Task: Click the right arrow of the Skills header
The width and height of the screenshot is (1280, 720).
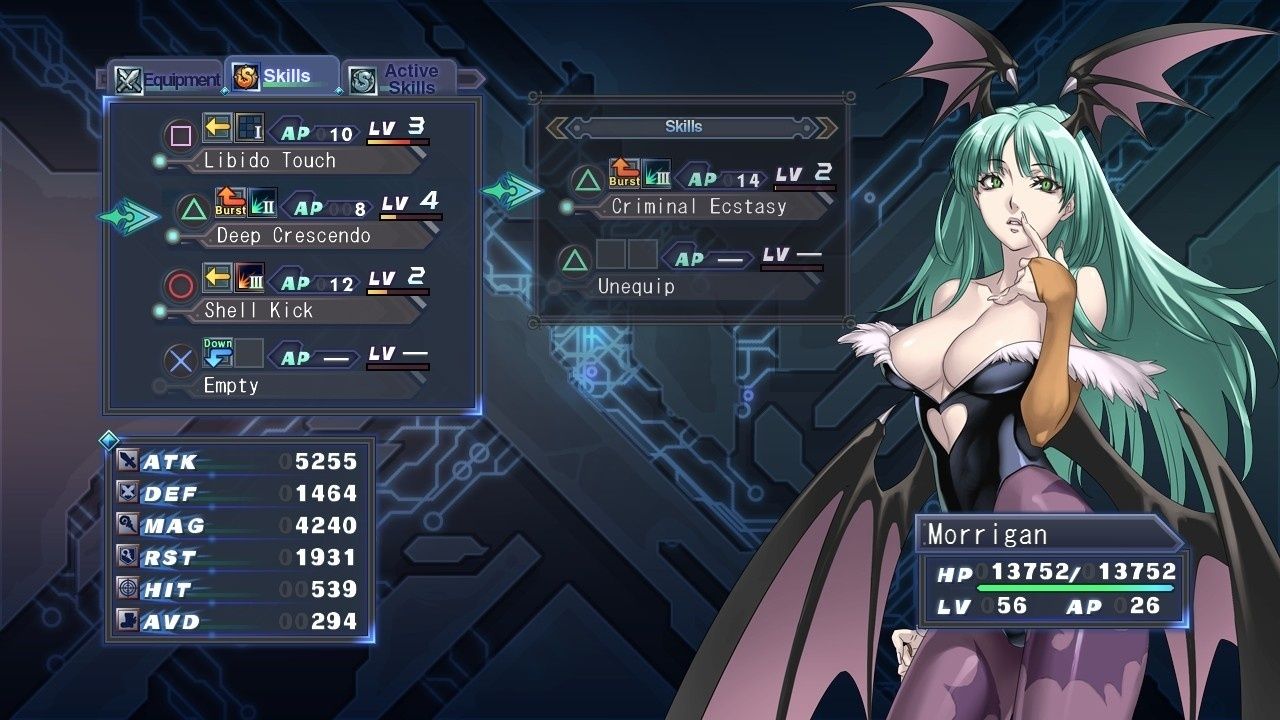Action: [x=826, y=127]
